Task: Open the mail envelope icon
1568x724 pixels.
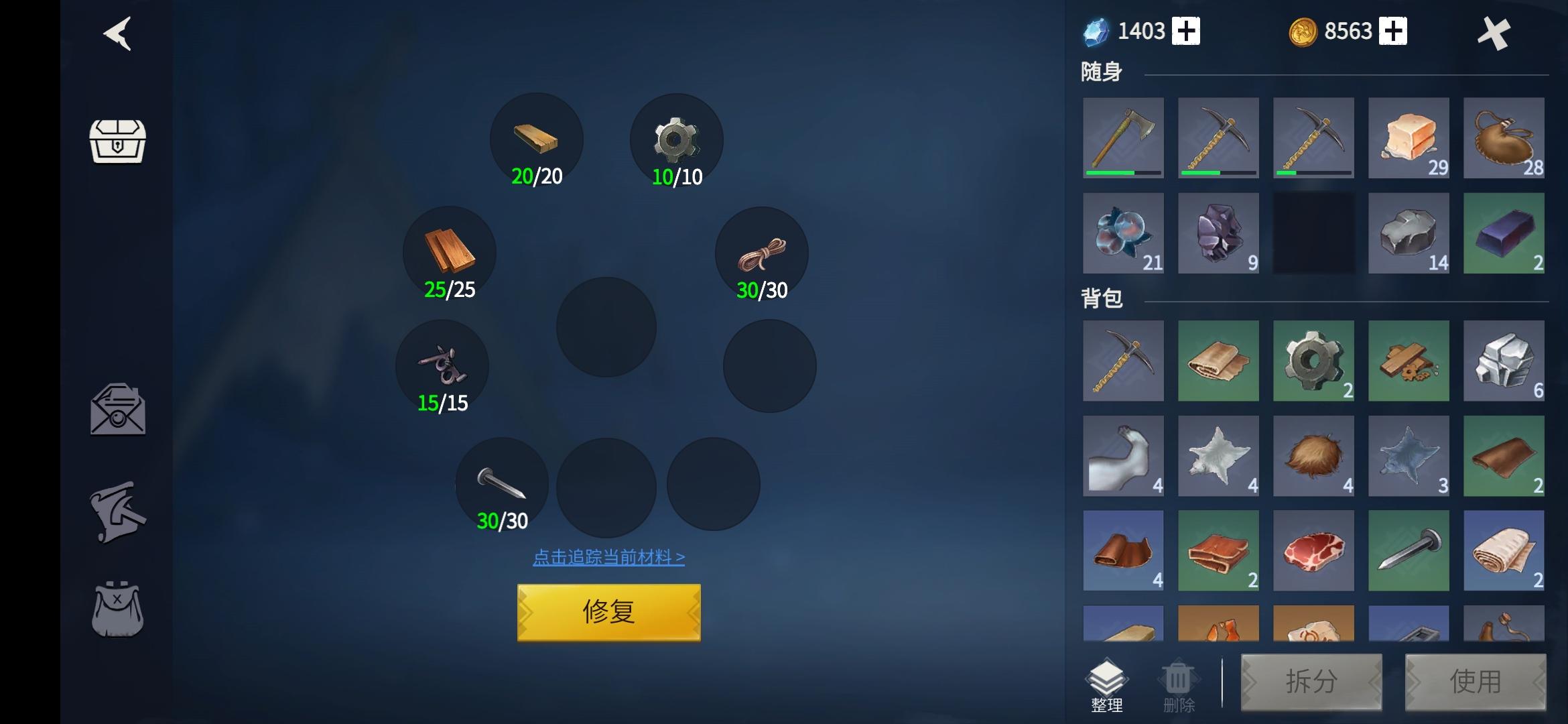Action: pyautogui.click(x=118, y=410)
